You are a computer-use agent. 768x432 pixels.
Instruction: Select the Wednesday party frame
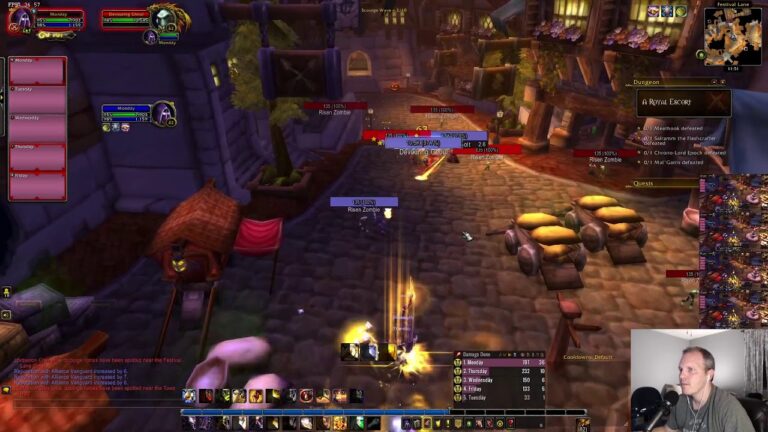[38, 128]
